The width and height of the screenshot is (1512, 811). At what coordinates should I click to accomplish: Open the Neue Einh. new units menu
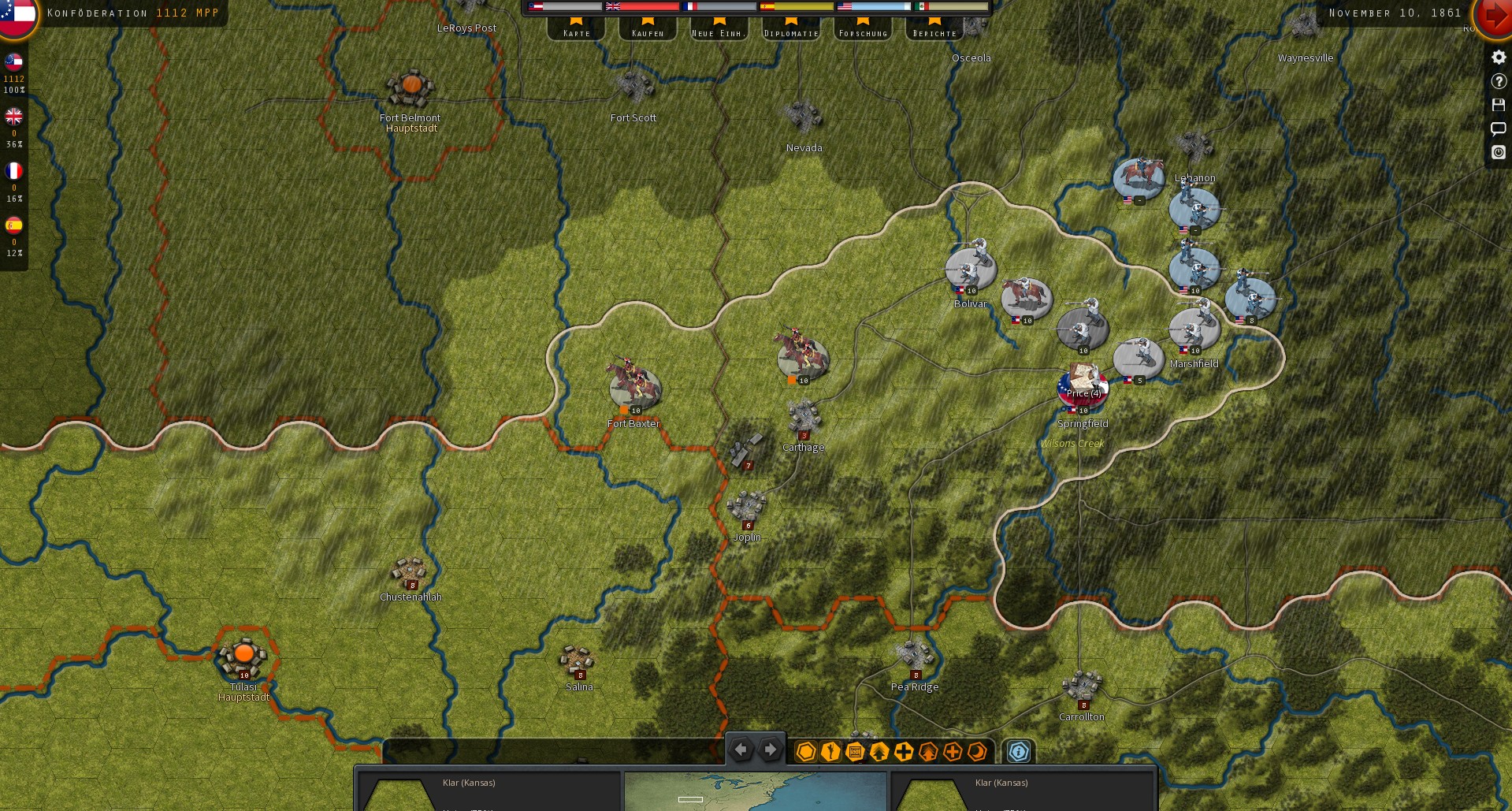click(719, 30)
